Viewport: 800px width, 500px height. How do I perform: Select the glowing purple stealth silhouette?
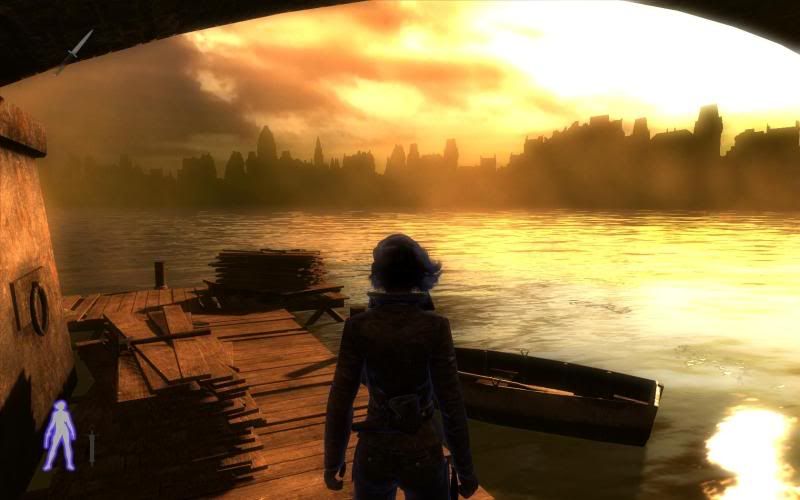[59, 435]
